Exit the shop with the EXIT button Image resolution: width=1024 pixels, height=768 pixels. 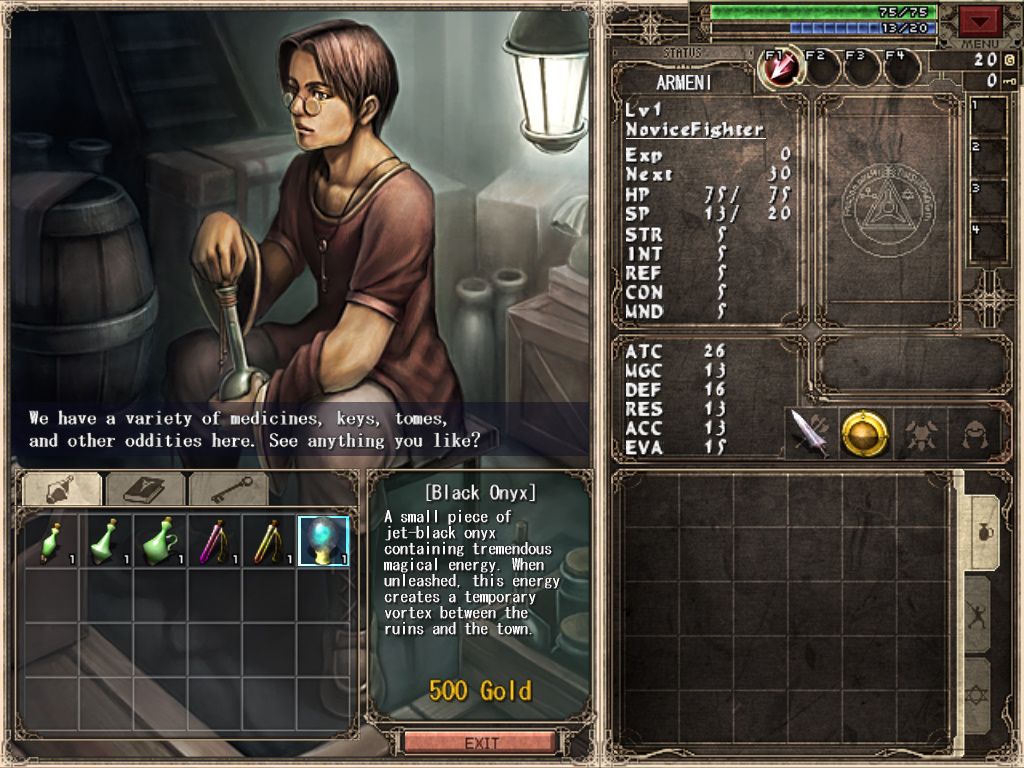pos(480,743)
